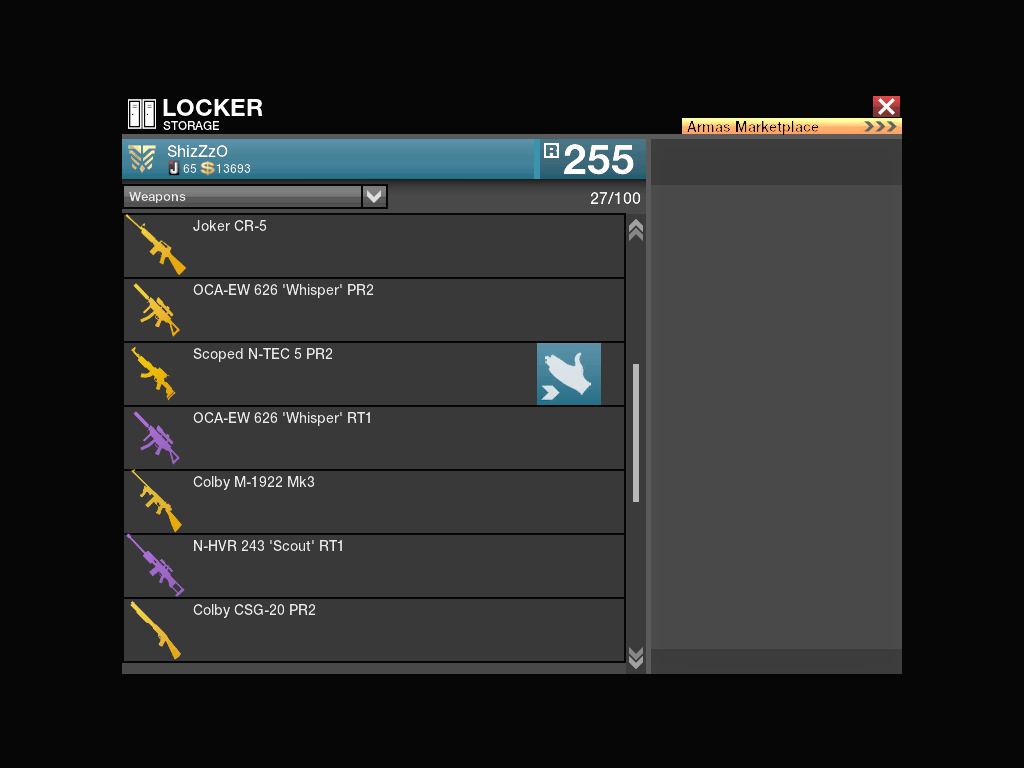The width and height of the screenshot is (1024, 768).
Task: Click the scroll down double arrow
Action: [635, 656]
